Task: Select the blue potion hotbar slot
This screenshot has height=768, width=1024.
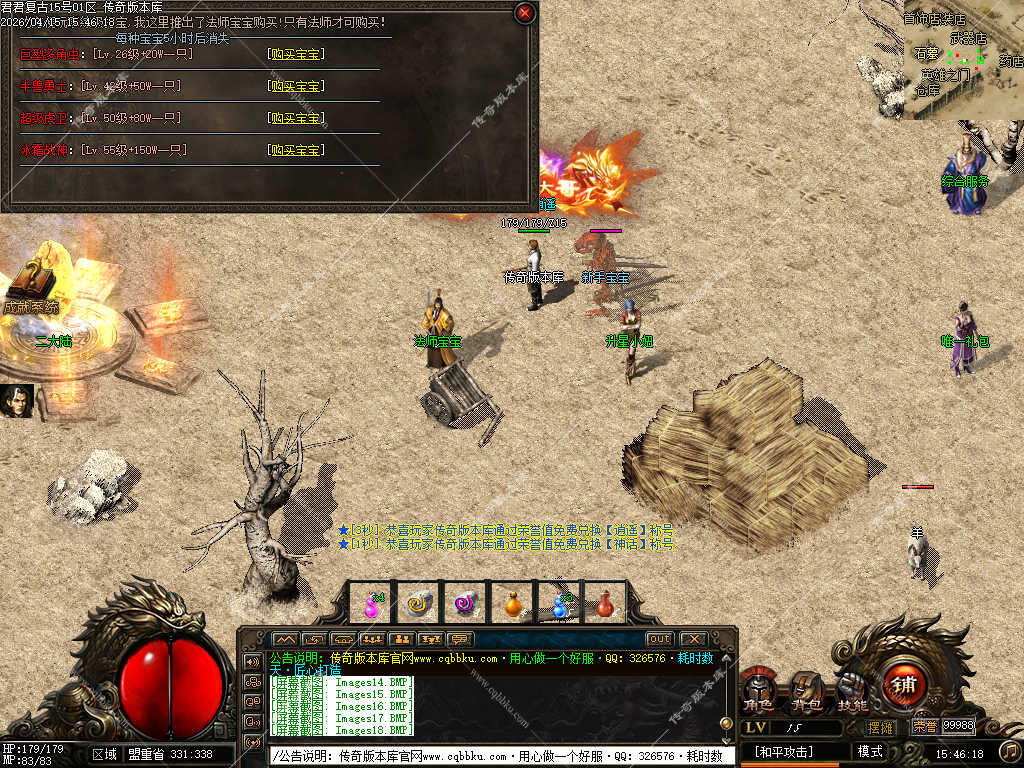Action: click(x=559, y=604)
